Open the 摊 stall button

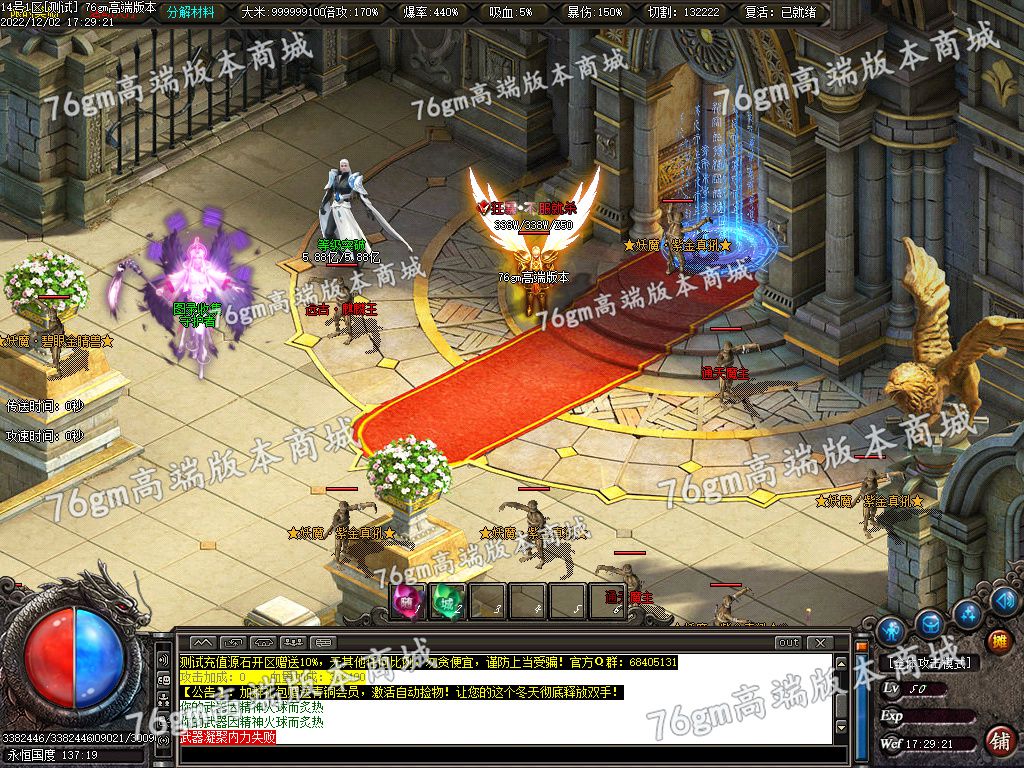click(998, 640)
